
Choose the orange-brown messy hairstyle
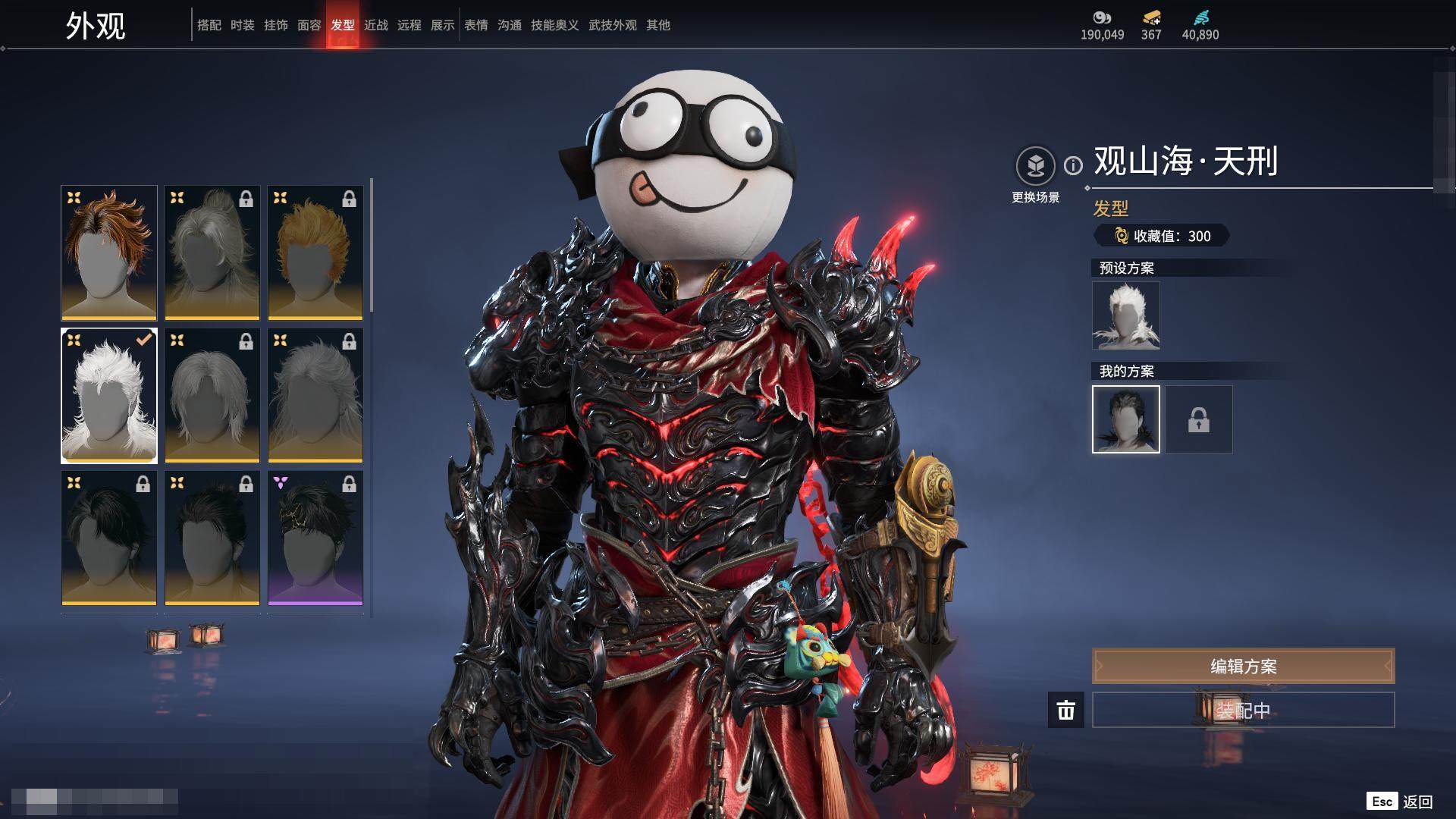tap(109, 253)
